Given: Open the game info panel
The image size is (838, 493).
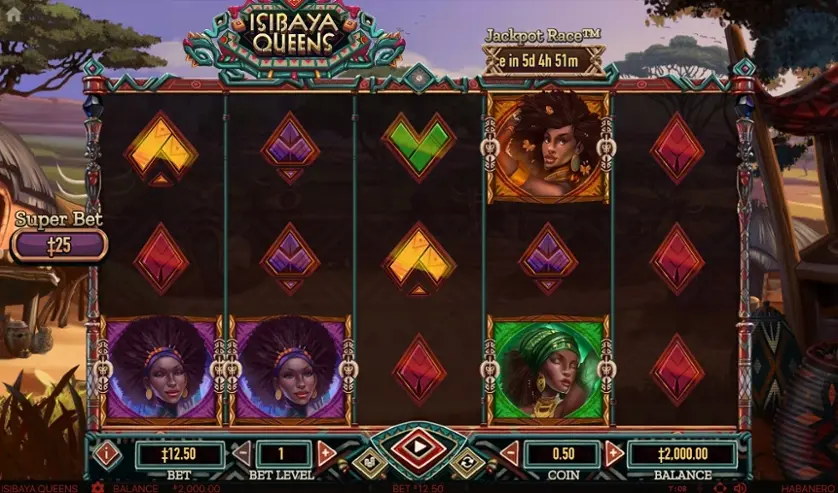Looking at the screenshot, I should click(x=107, y=454).
